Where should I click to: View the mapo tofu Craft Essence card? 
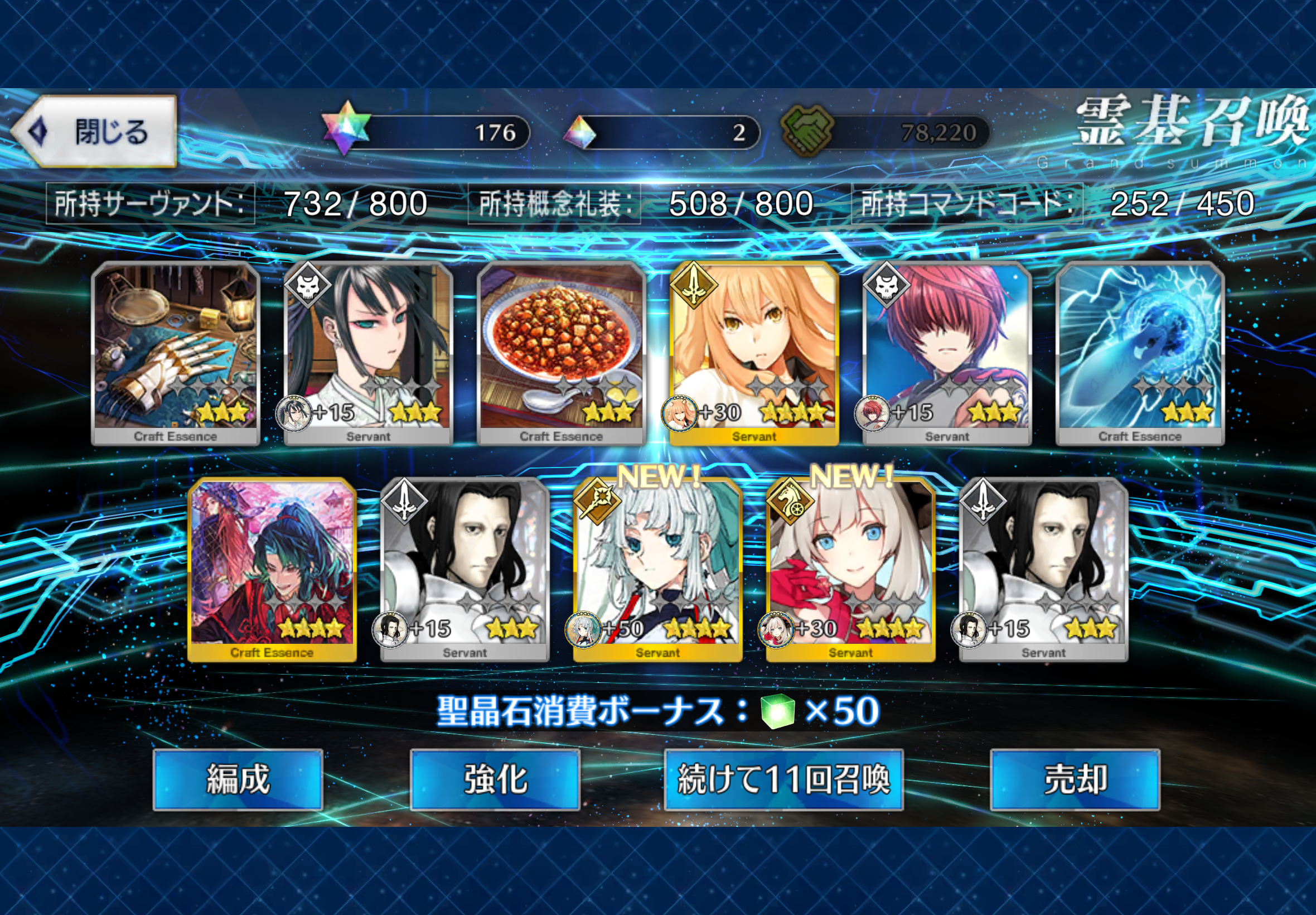(561, 353)
